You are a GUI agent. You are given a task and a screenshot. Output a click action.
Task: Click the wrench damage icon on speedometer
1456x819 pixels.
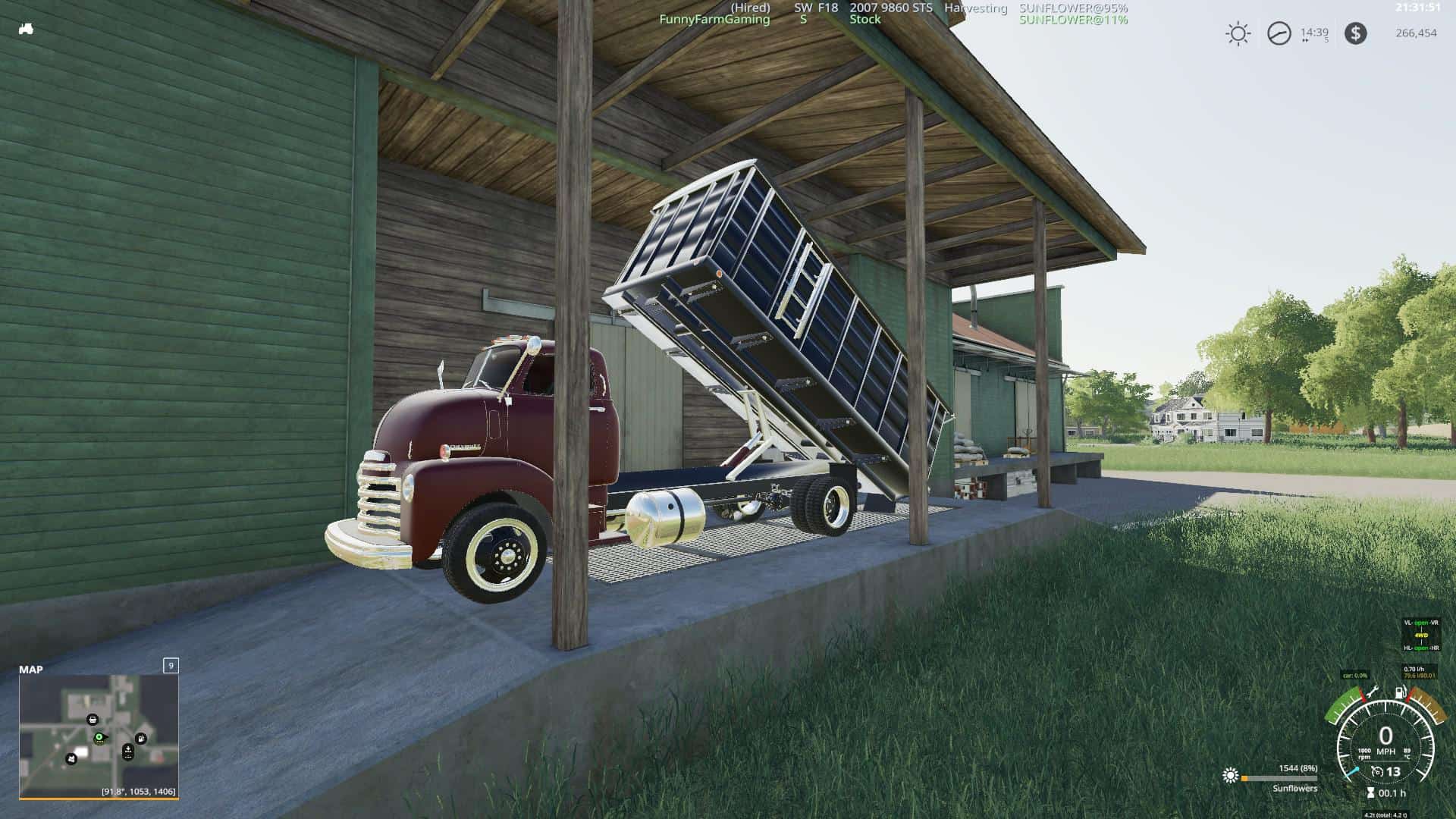pos(1374,692)
